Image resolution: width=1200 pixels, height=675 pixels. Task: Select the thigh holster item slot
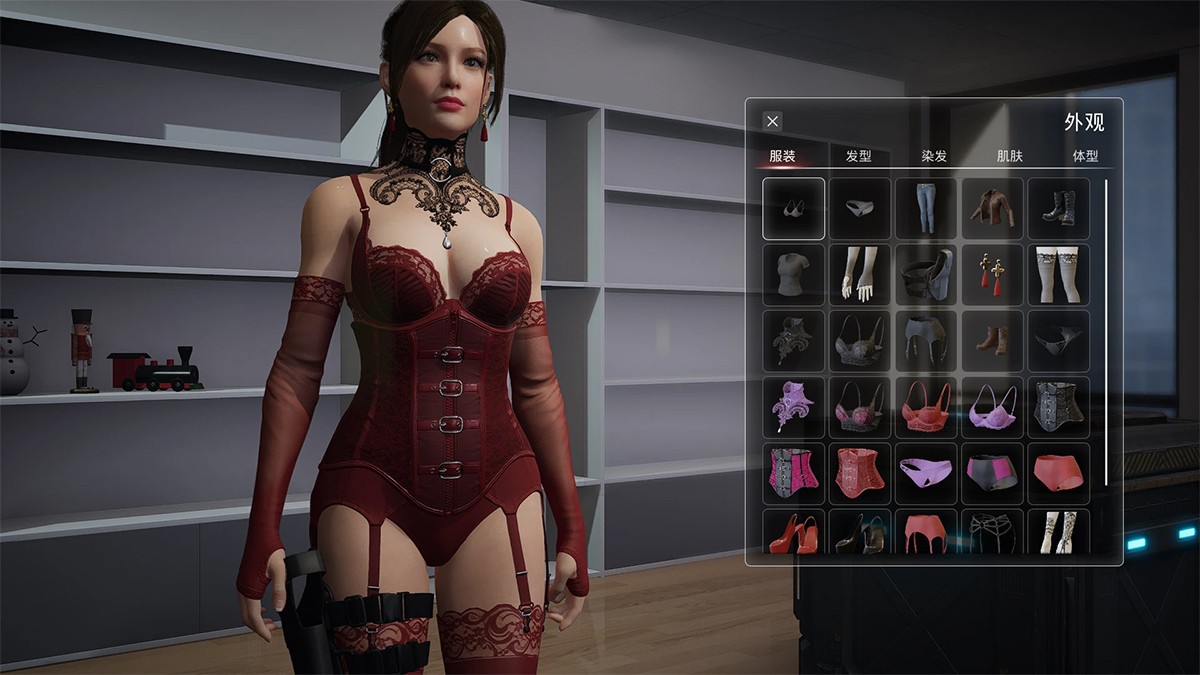pos(926,275)
